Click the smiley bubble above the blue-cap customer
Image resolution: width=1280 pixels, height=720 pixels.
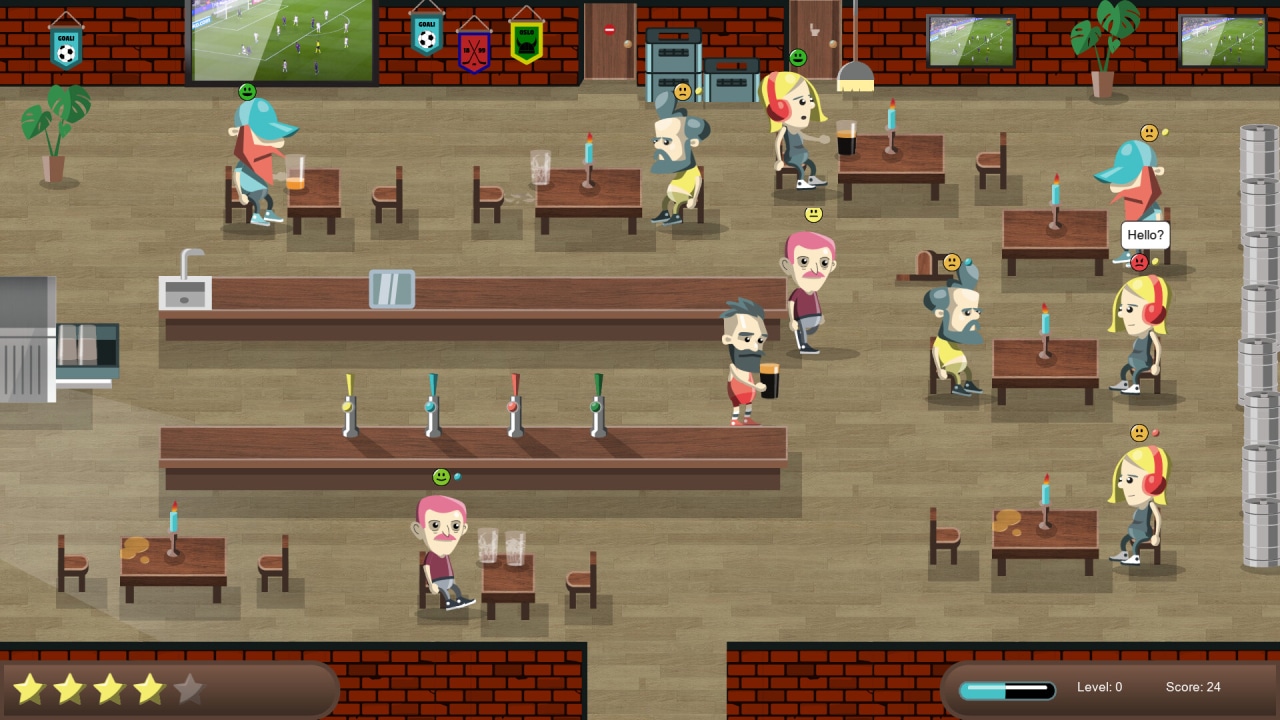click(x=247, y=90)
